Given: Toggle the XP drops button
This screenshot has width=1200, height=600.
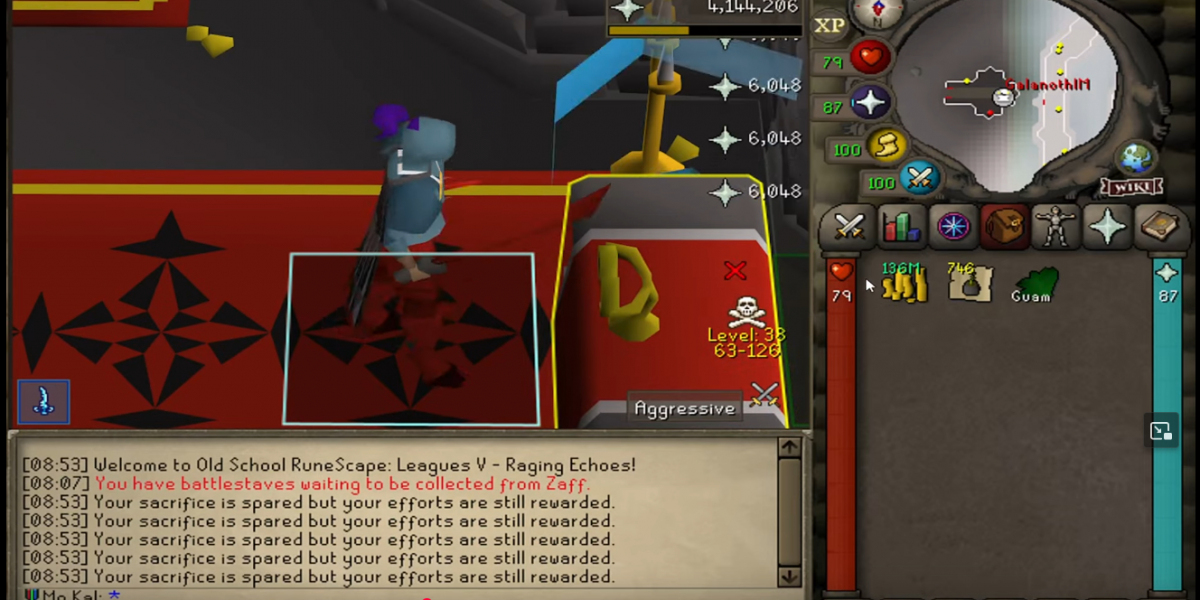Looking at the screenshot, I should 829,26.
